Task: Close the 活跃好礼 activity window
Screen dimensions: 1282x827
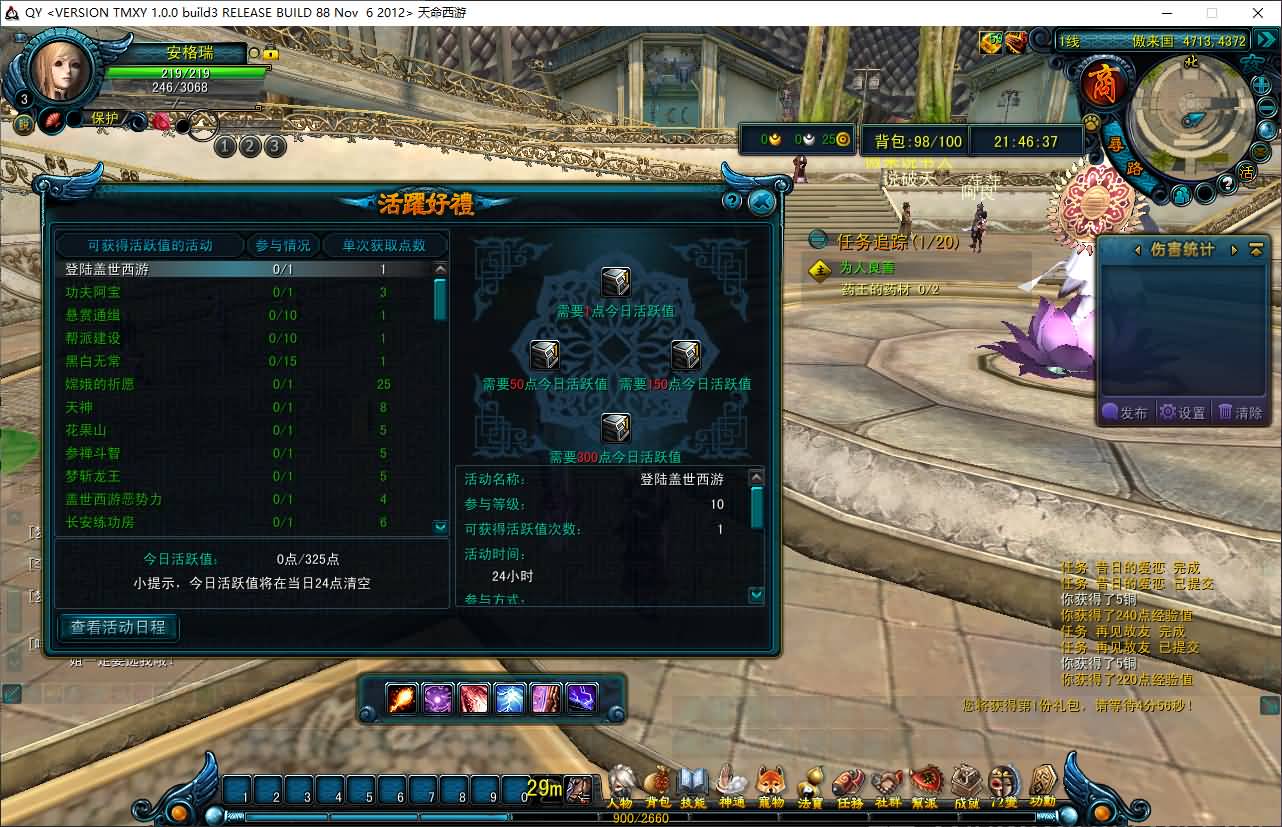Action: point(762,202)
